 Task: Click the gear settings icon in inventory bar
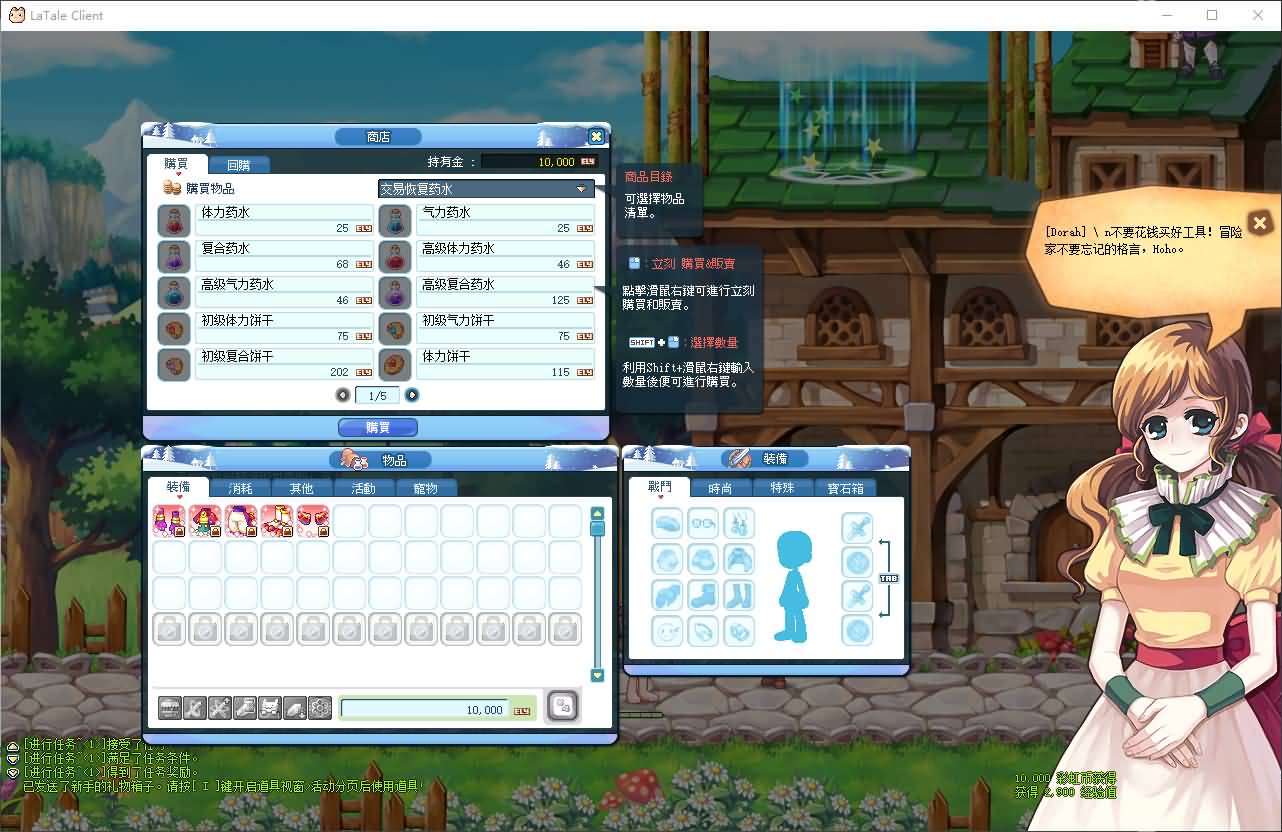click(319, 707)
